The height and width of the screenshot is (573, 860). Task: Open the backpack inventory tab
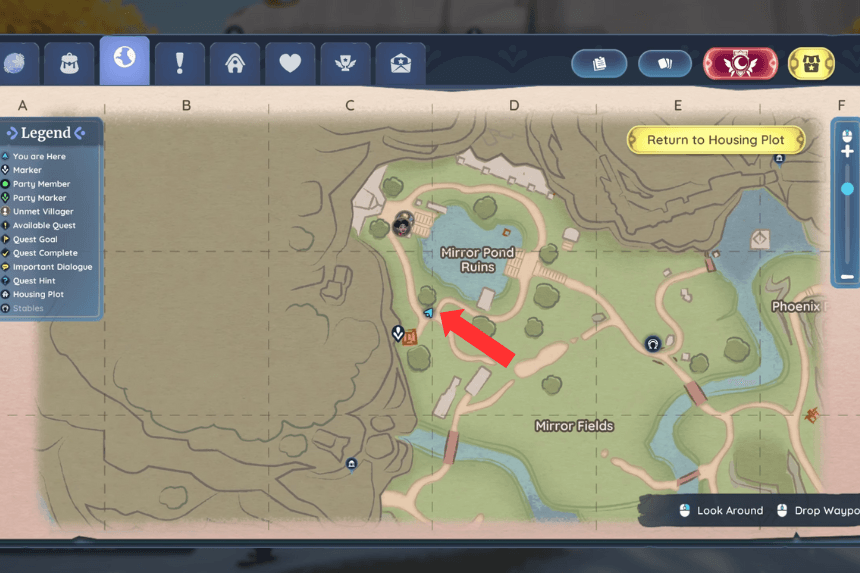click(70, 63)
